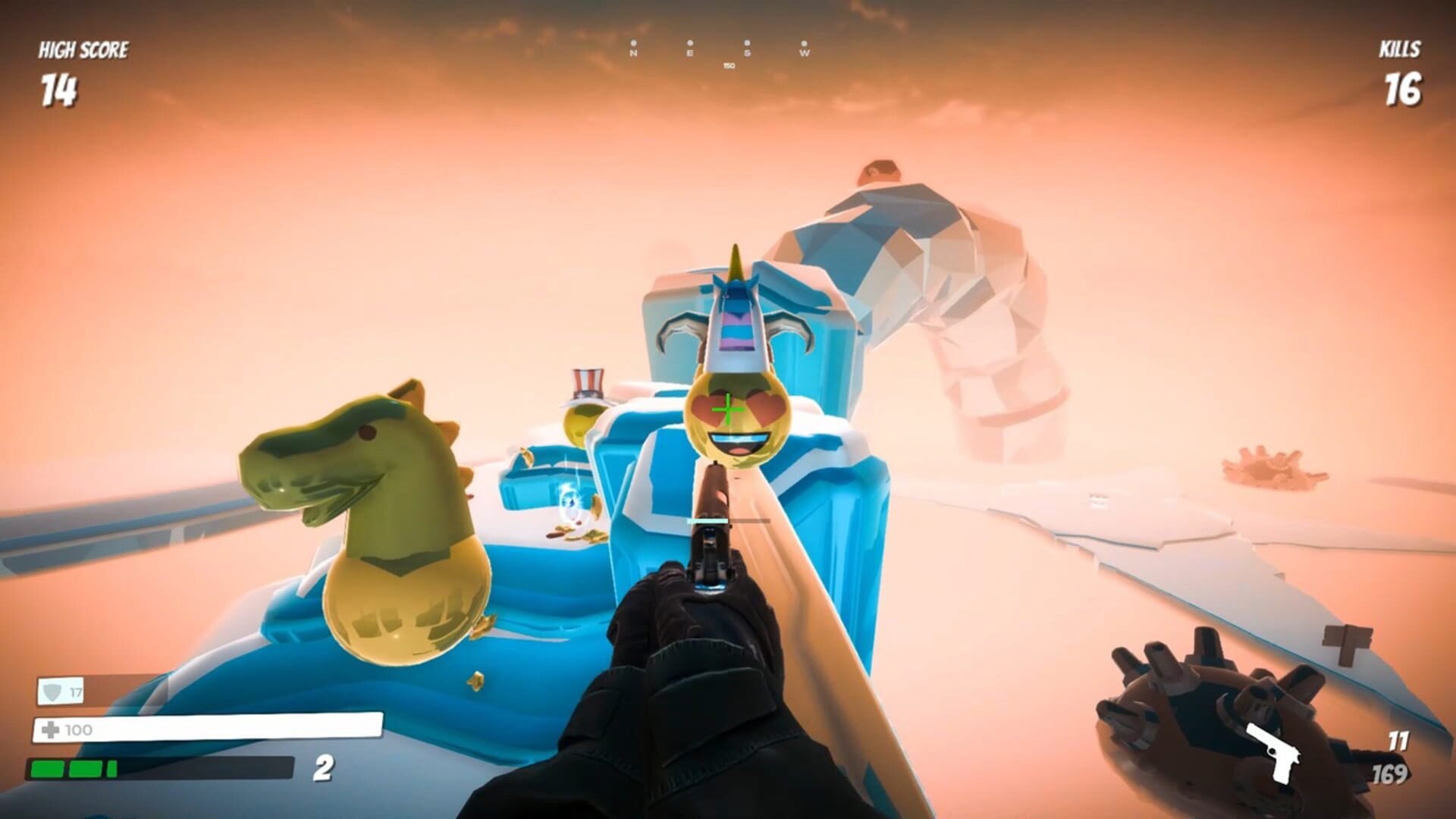Click the S direction indicator up top
The image size is (1456, 819).
click(747, 53)
